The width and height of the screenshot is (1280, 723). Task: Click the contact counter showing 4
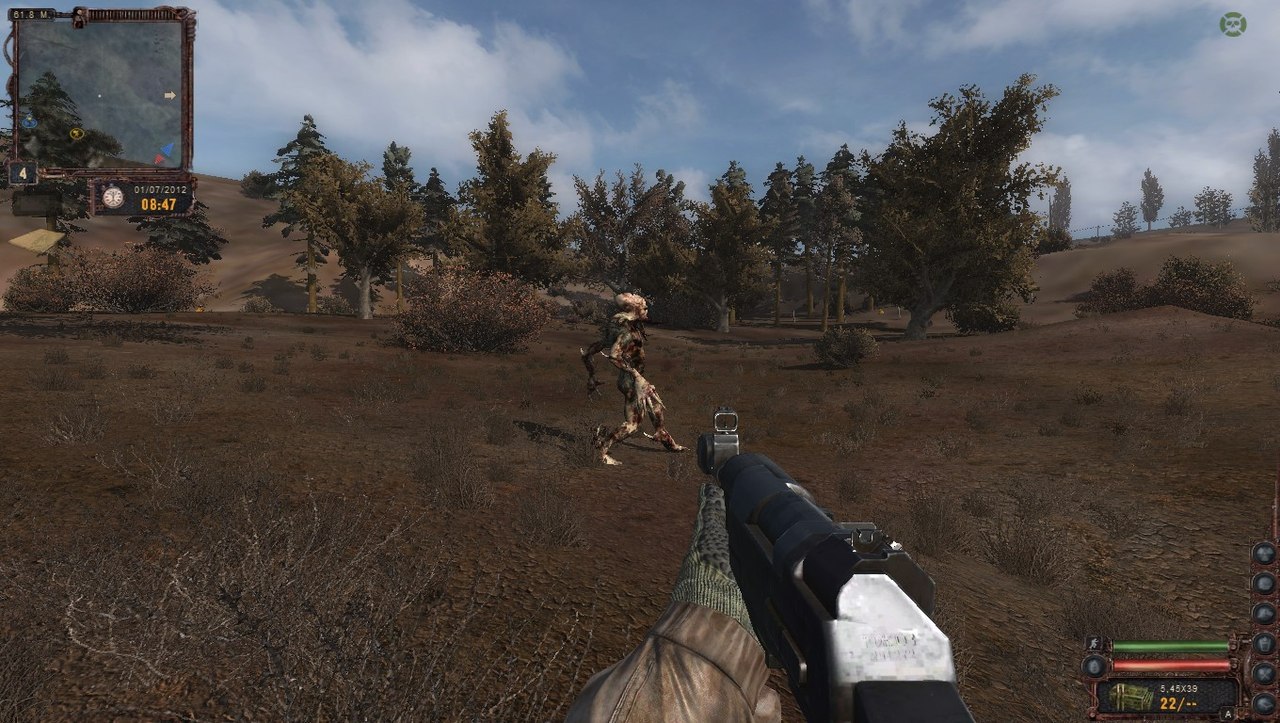pyautogui.click(x=22, y=173)
